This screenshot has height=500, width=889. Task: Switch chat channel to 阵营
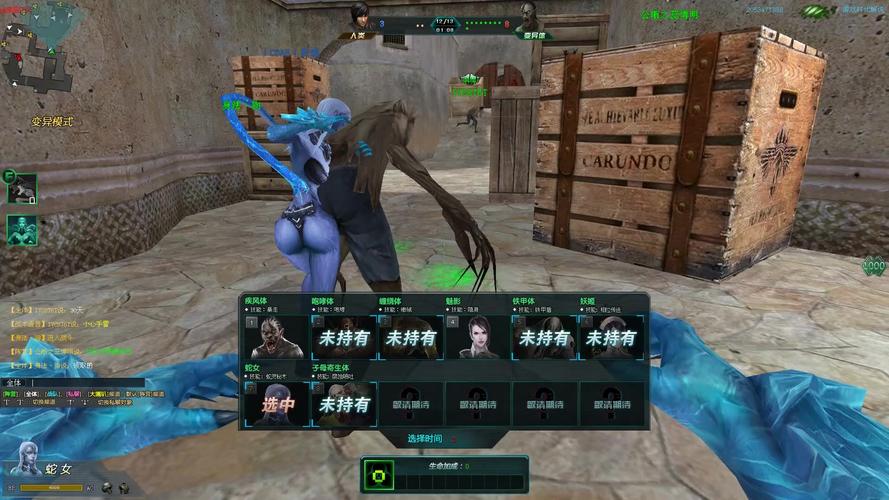point(11,394)
